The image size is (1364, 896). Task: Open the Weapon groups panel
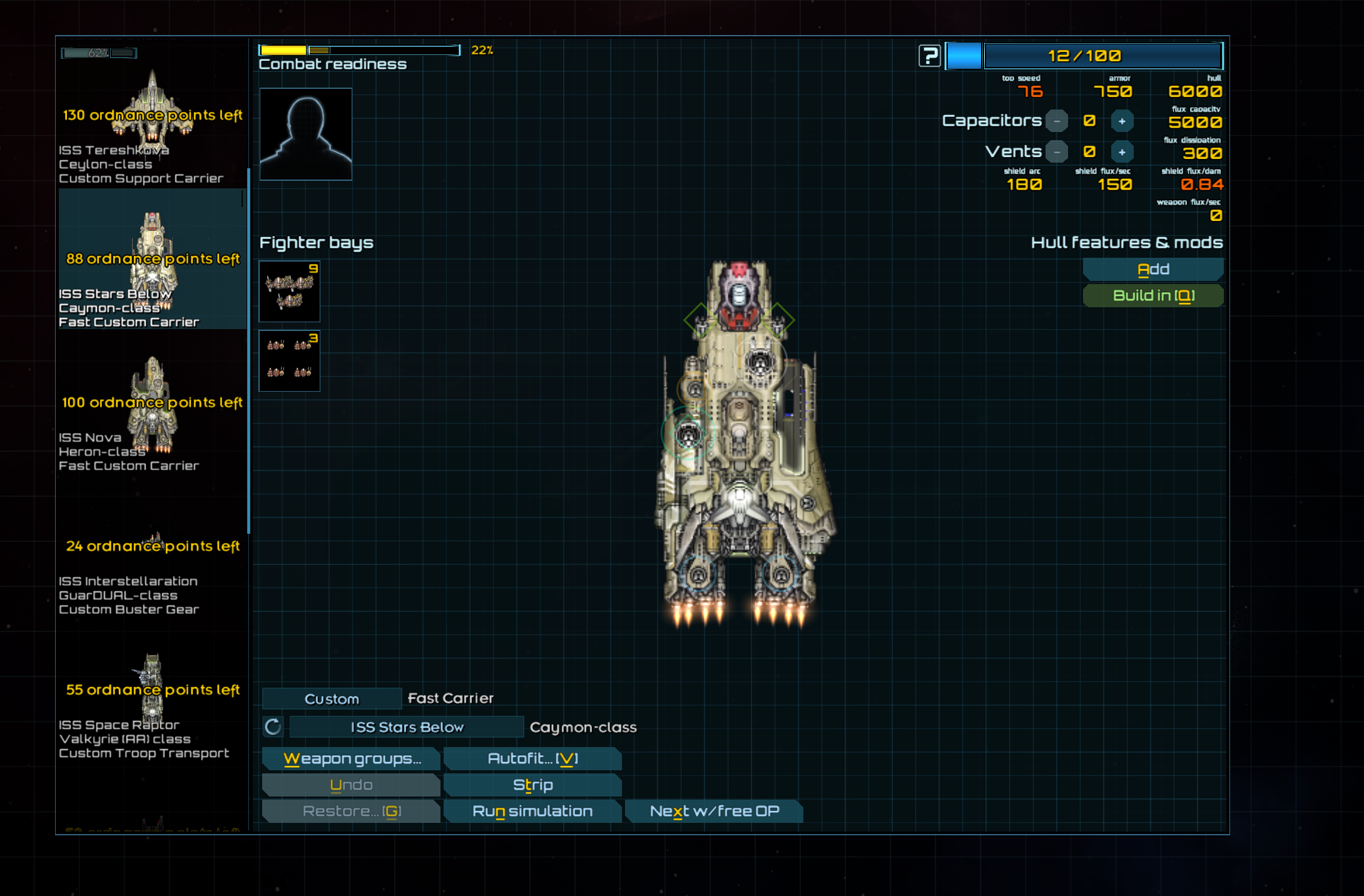click(352, 759)
